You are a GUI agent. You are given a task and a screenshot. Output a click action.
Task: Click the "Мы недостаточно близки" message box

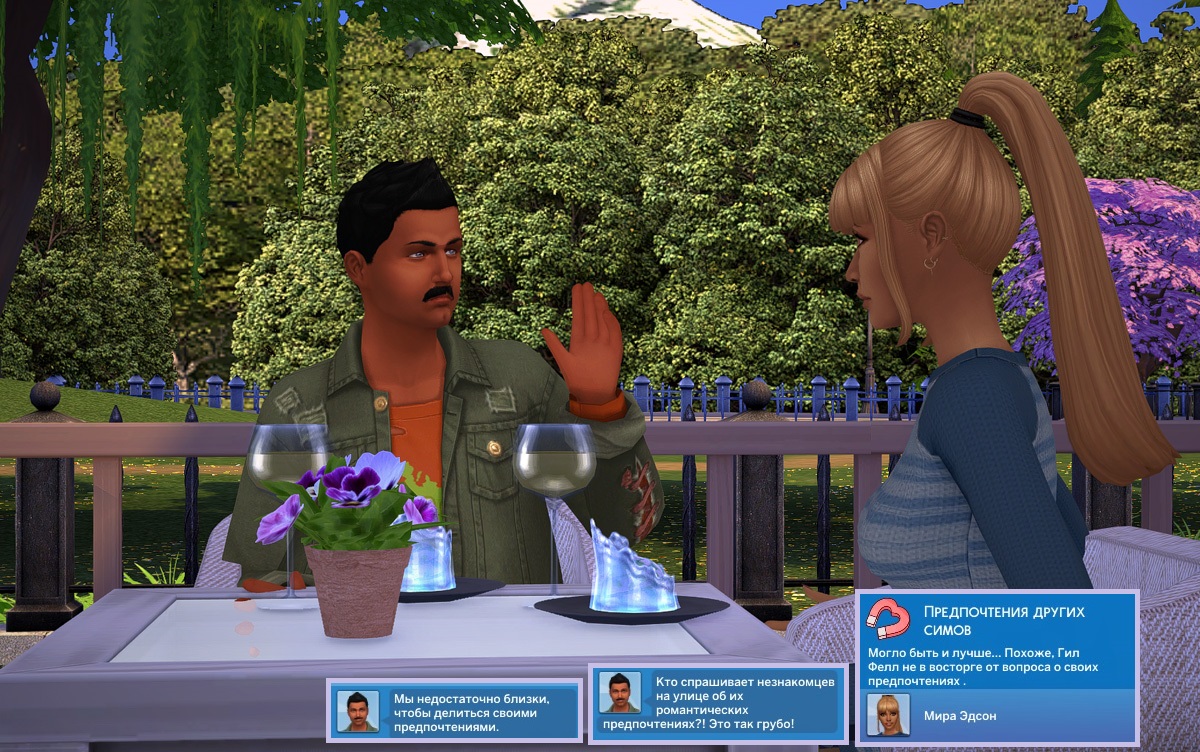tap(454, 711)
